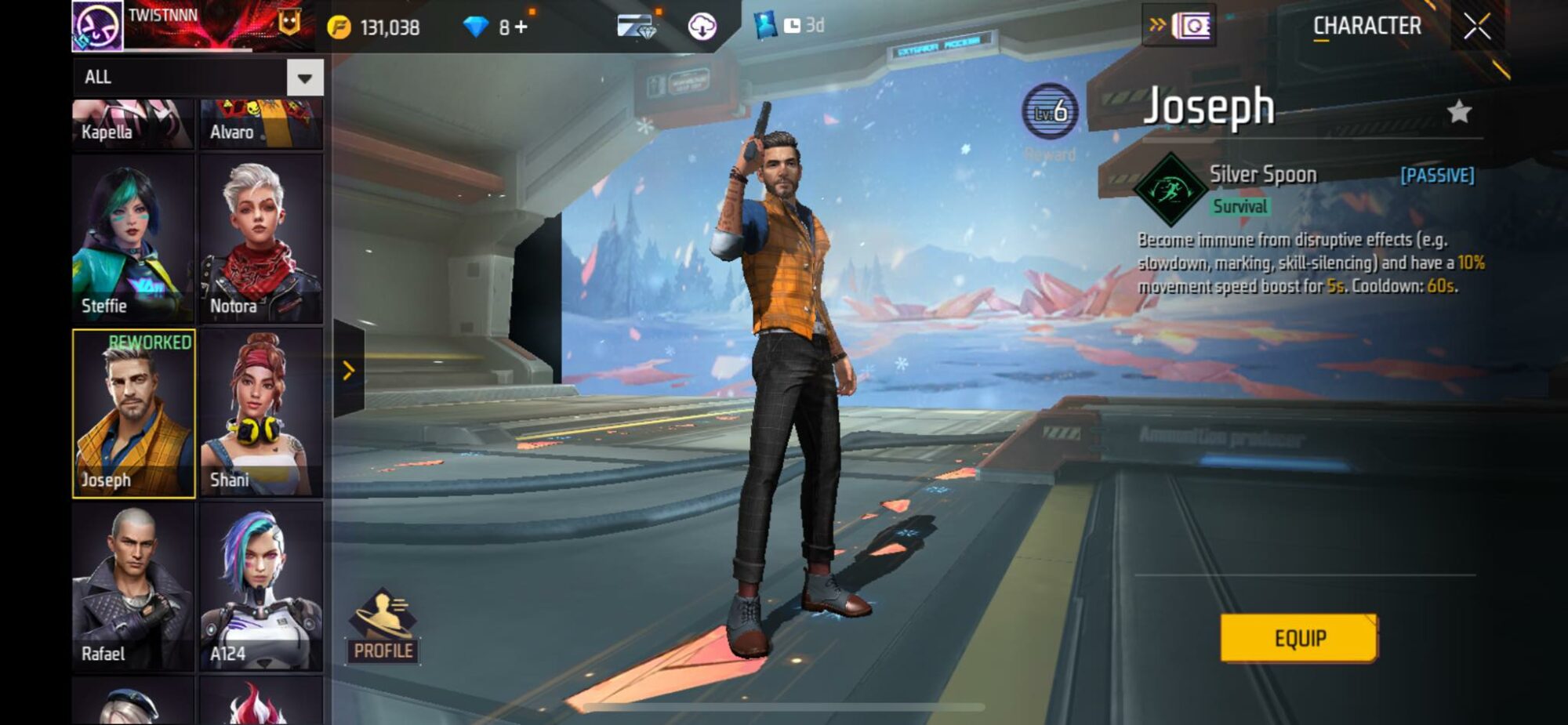The image size is (1568, 725).
Task: Open the friend invite icon with 3d timer
Action: click(x=764, y=24)
